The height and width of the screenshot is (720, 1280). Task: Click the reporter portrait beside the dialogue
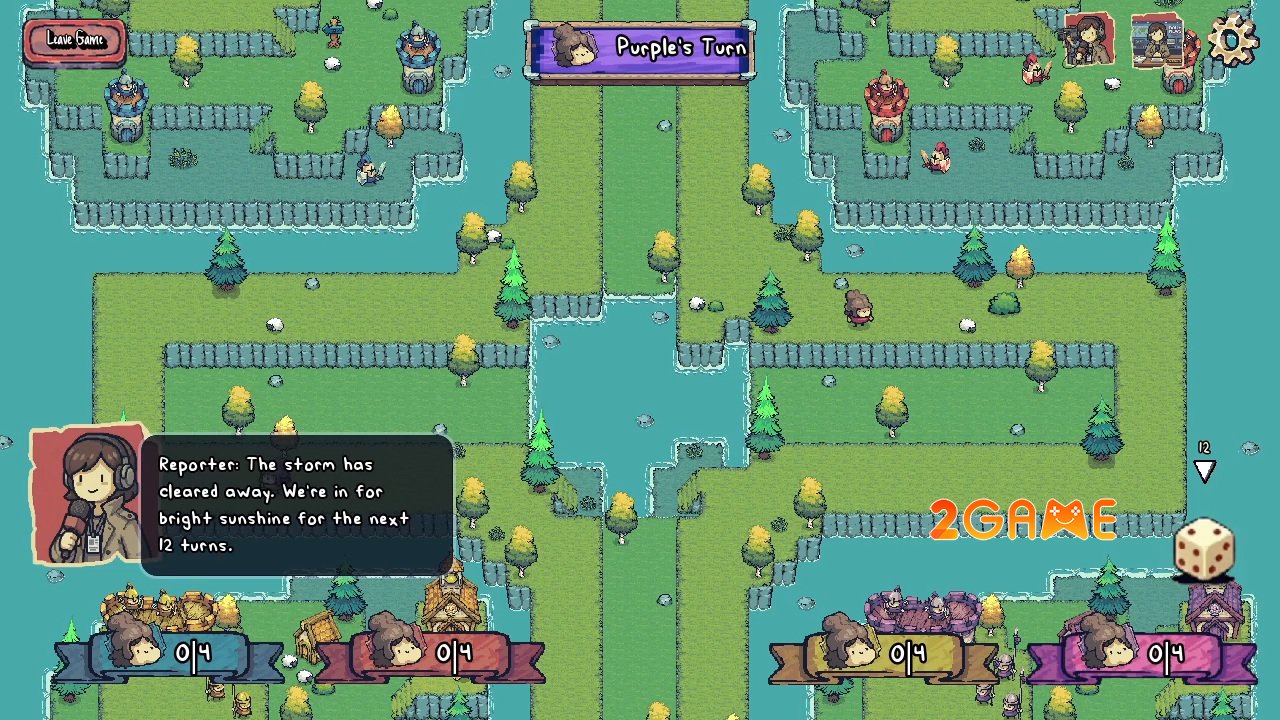tap(87, 497)
